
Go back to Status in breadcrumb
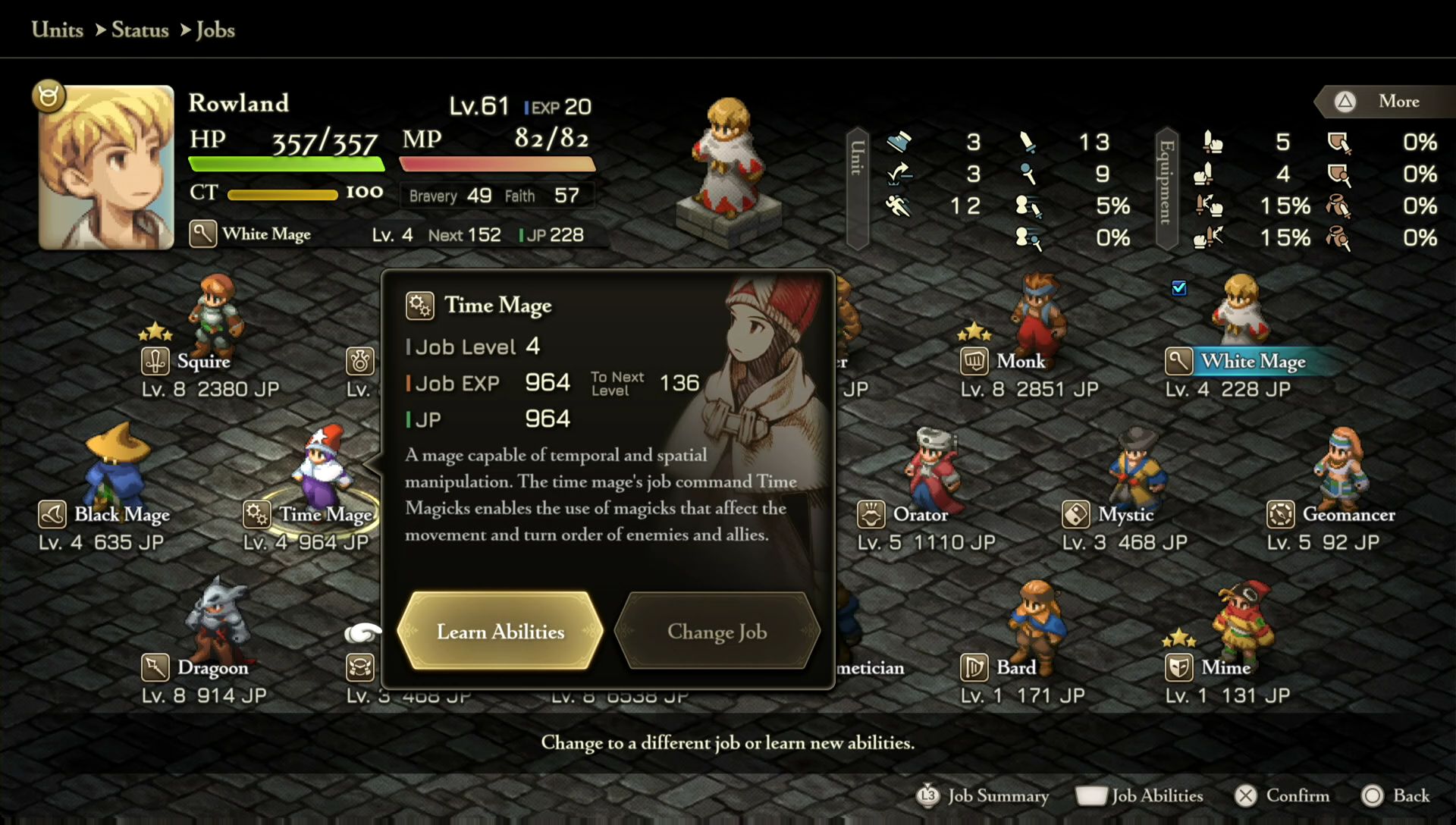coord(140,30)
